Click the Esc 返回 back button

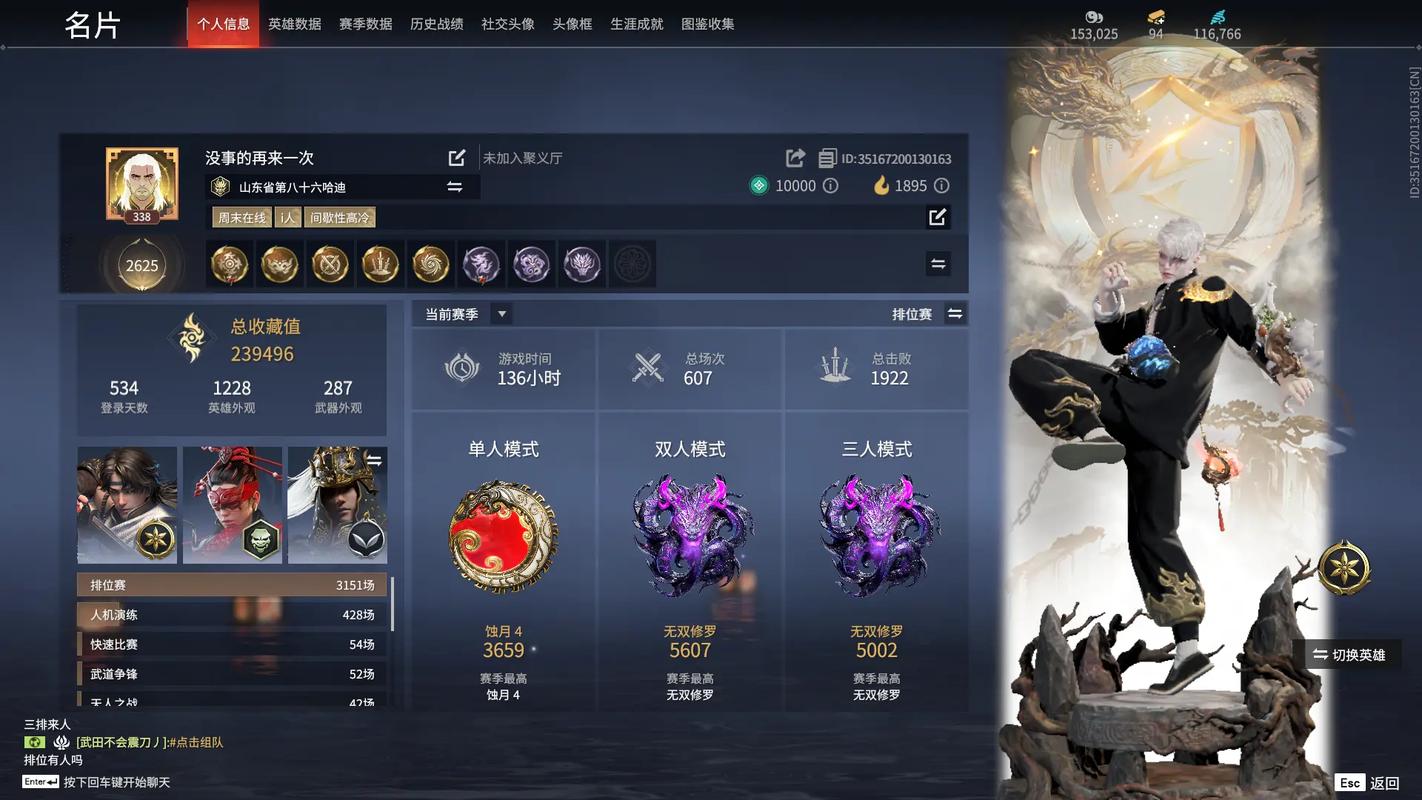coord(1368,783)
